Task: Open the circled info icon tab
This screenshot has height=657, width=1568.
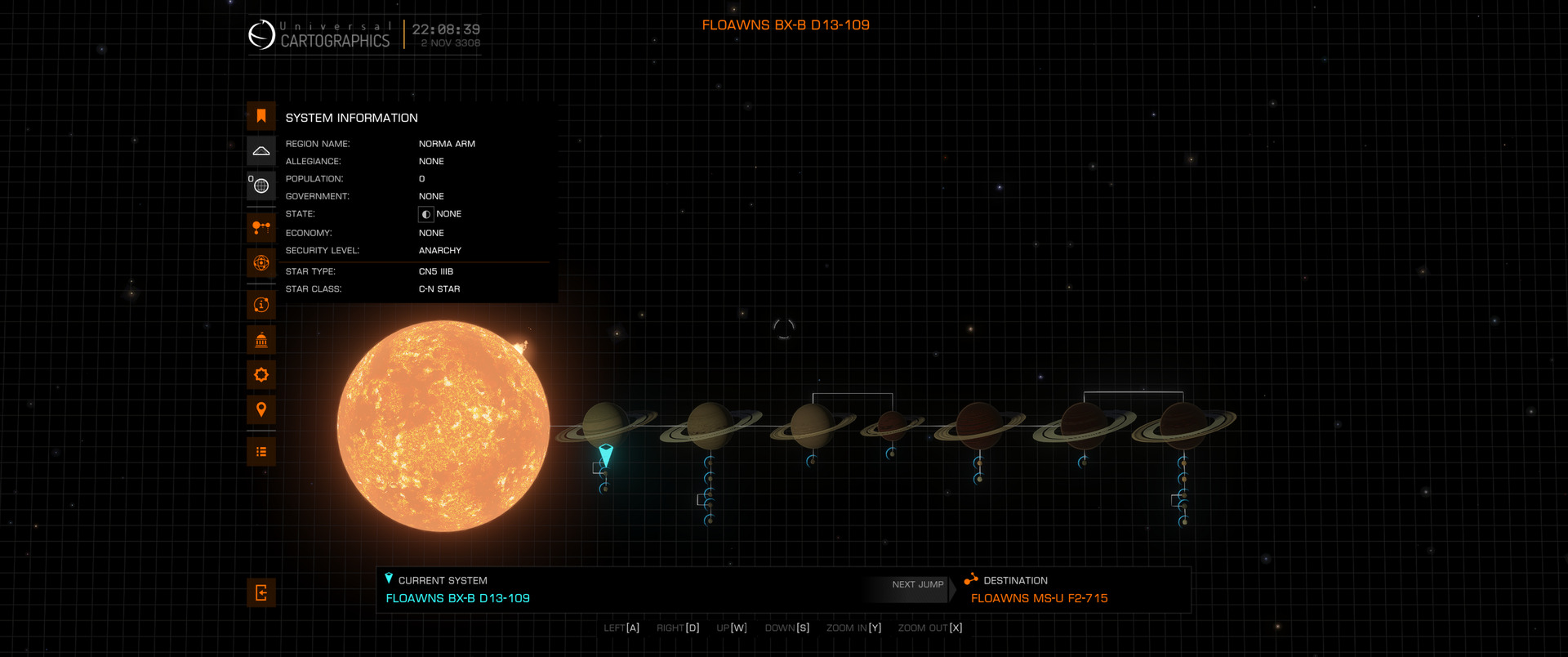Action: coord(261,305)
